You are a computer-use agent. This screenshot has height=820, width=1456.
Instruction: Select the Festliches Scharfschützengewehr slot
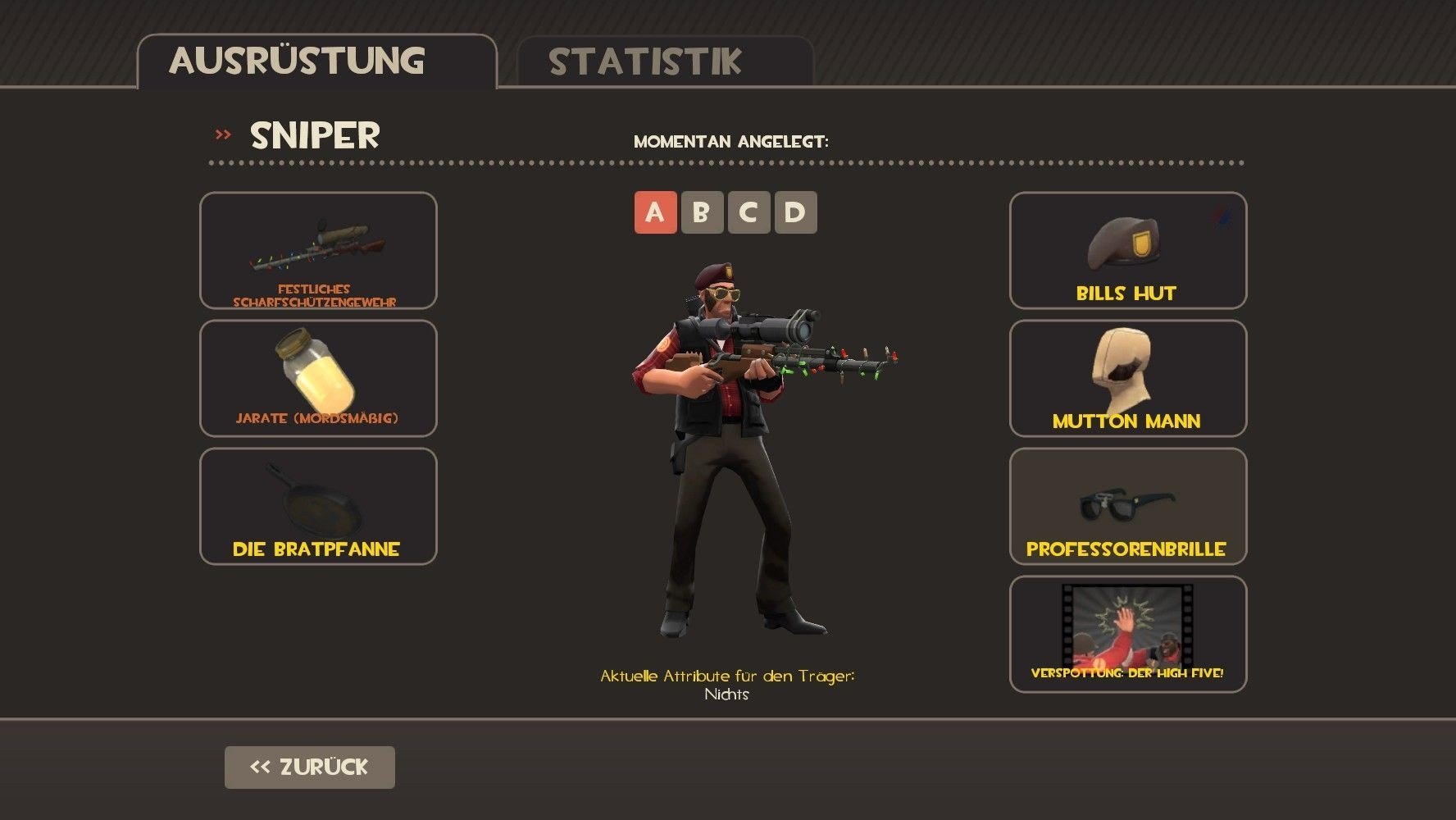318,251
